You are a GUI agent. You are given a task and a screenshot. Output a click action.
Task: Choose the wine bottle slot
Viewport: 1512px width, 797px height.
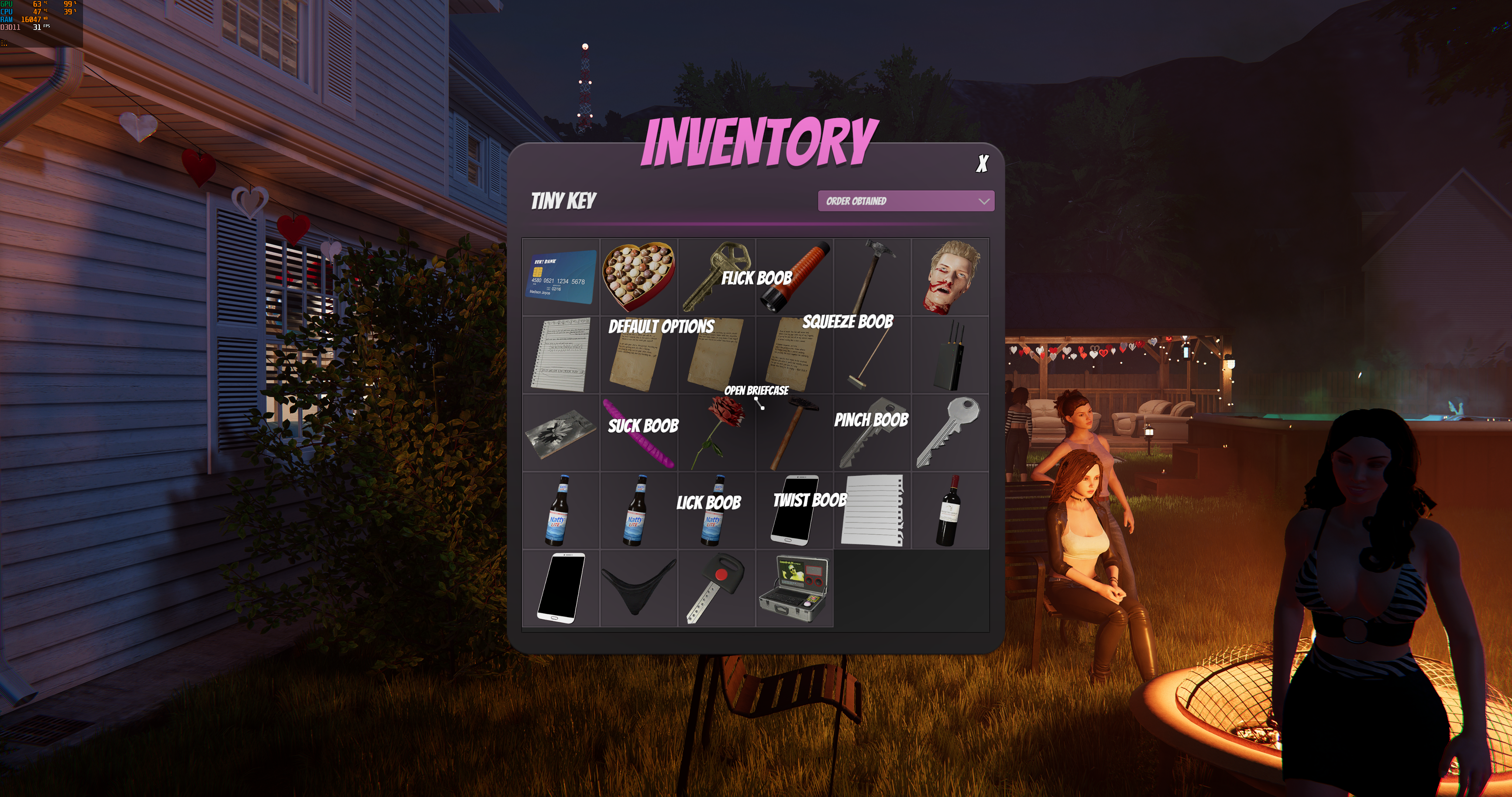coord(950,511)
